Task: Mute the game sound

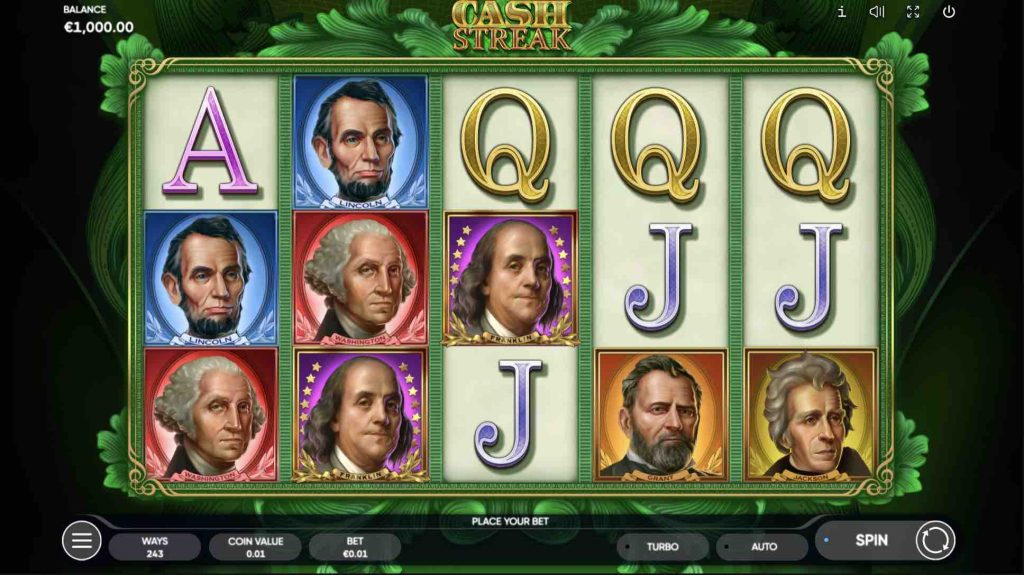Action: (877, 12)
